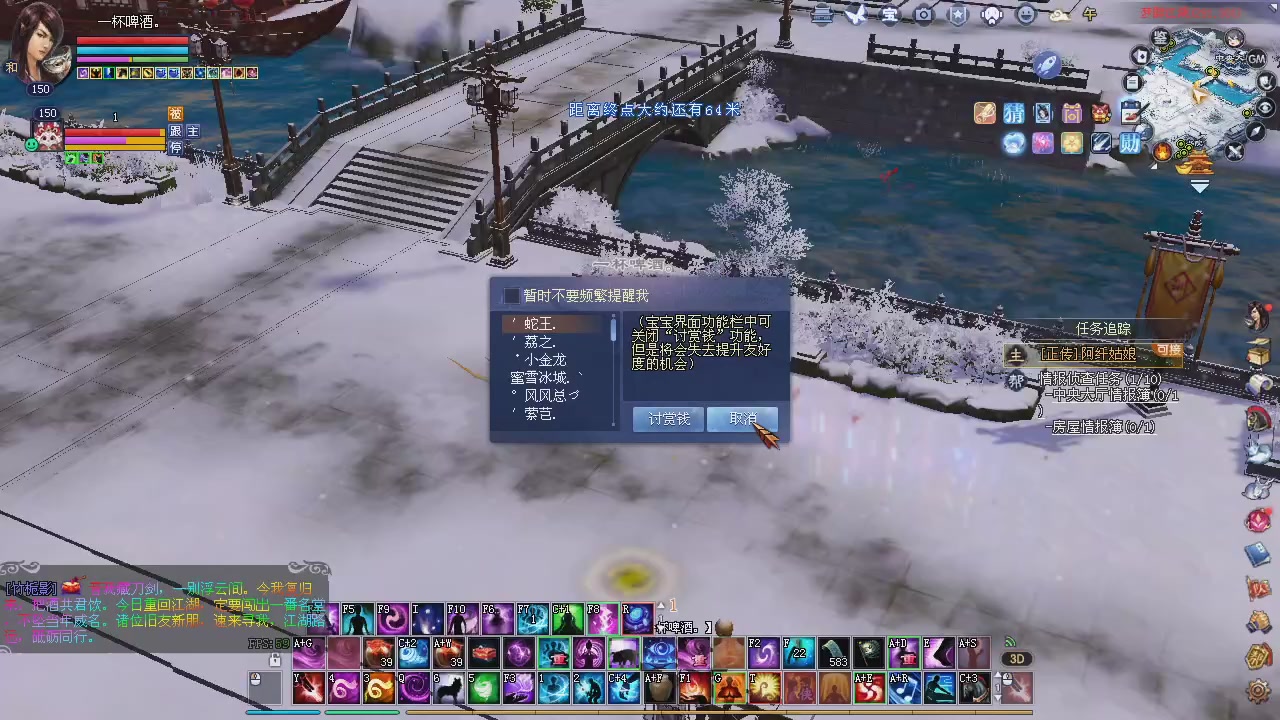Click the 任务追踪 quest tracker header
The height and width of the screenshot is (720, 1280).
coord(1103,328)
